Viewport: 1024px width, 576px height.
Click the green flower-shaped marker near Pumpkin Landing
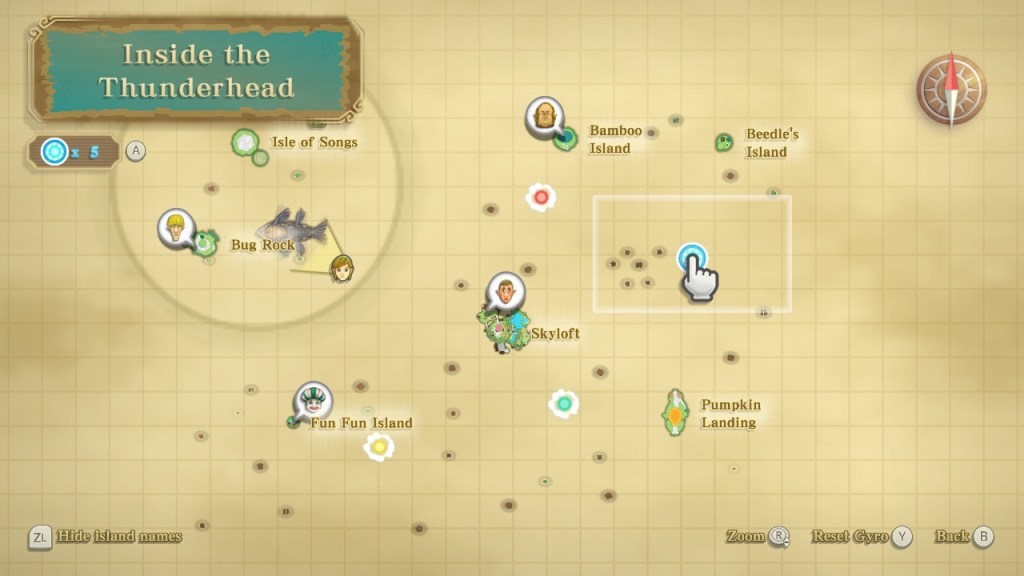564,403
